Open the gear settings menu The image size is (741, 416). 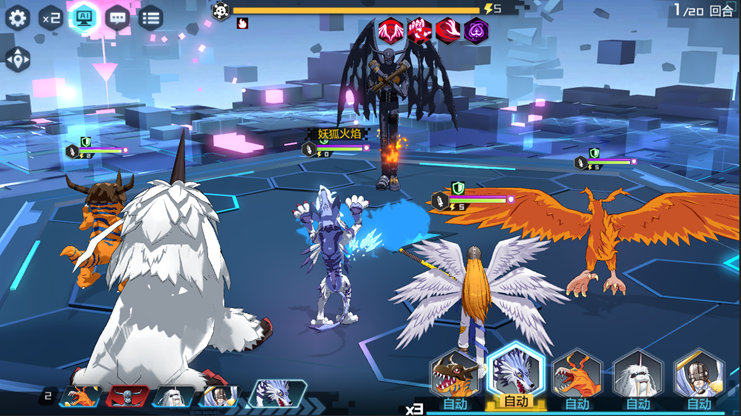pos(17,17)
